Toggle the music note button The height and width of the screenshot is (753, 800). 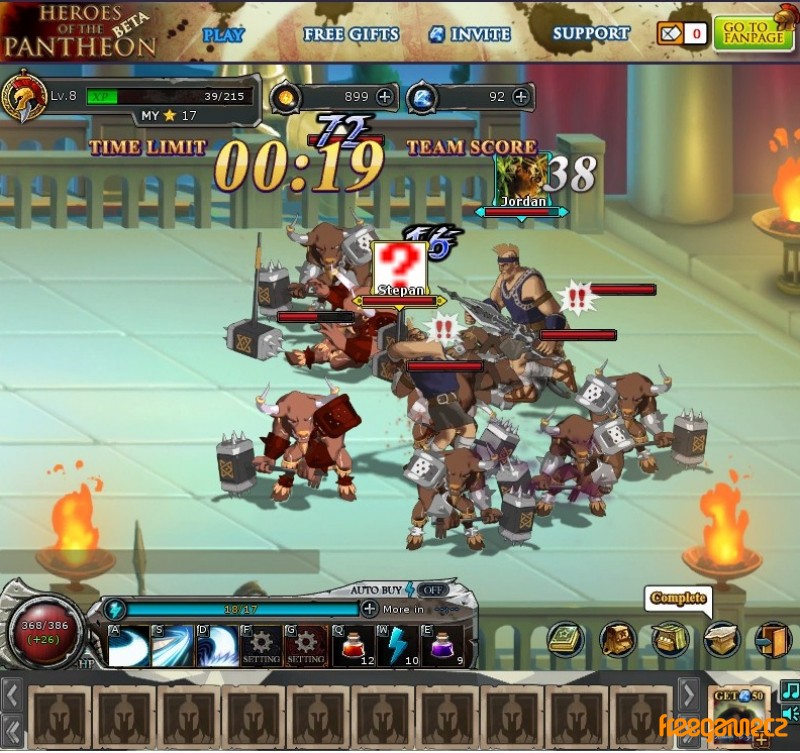pyautogui.click(x=790, y=691)
